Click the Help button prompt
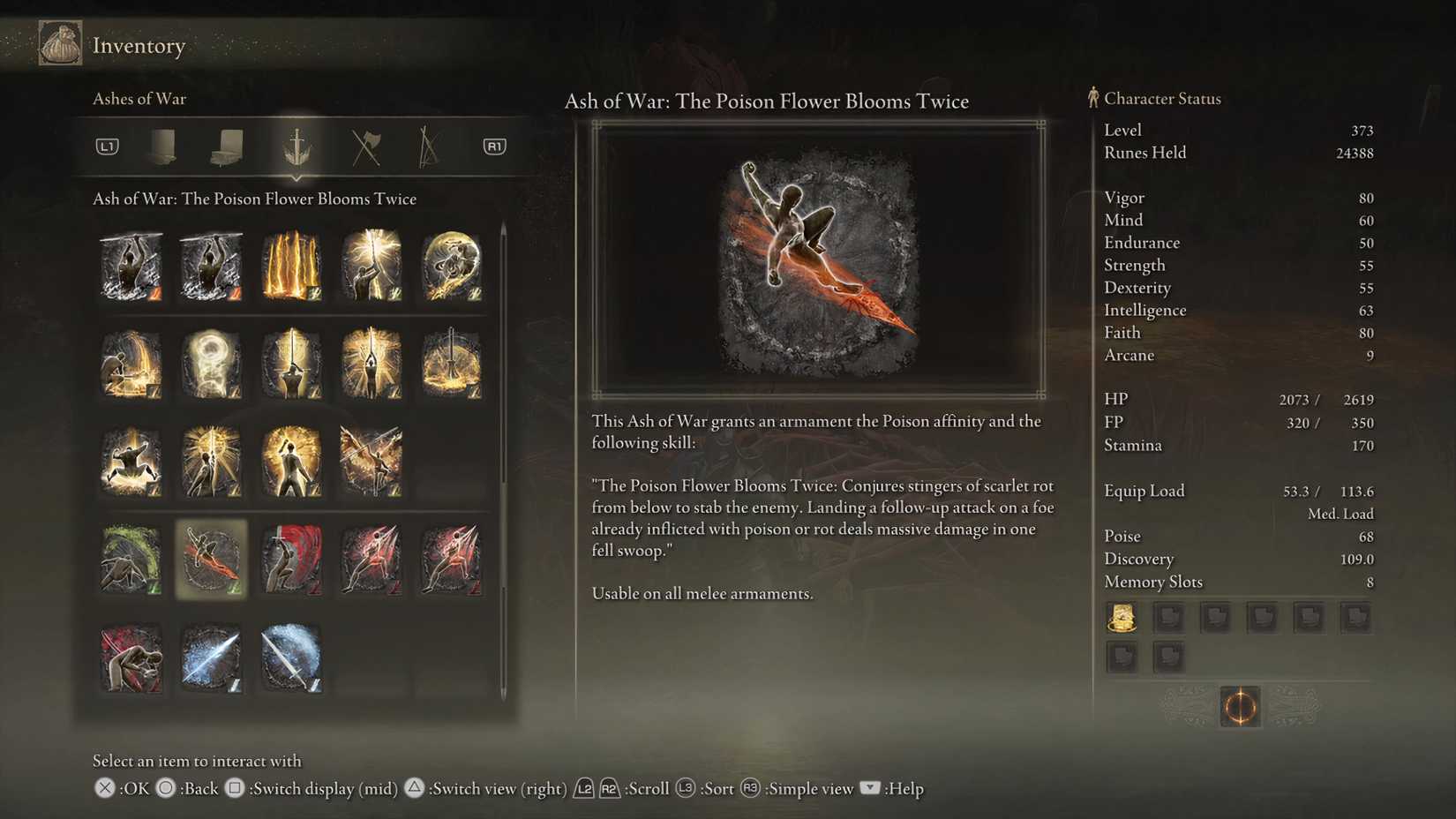1456x819 pixels. pyautogui.click(x=870, y=788)
